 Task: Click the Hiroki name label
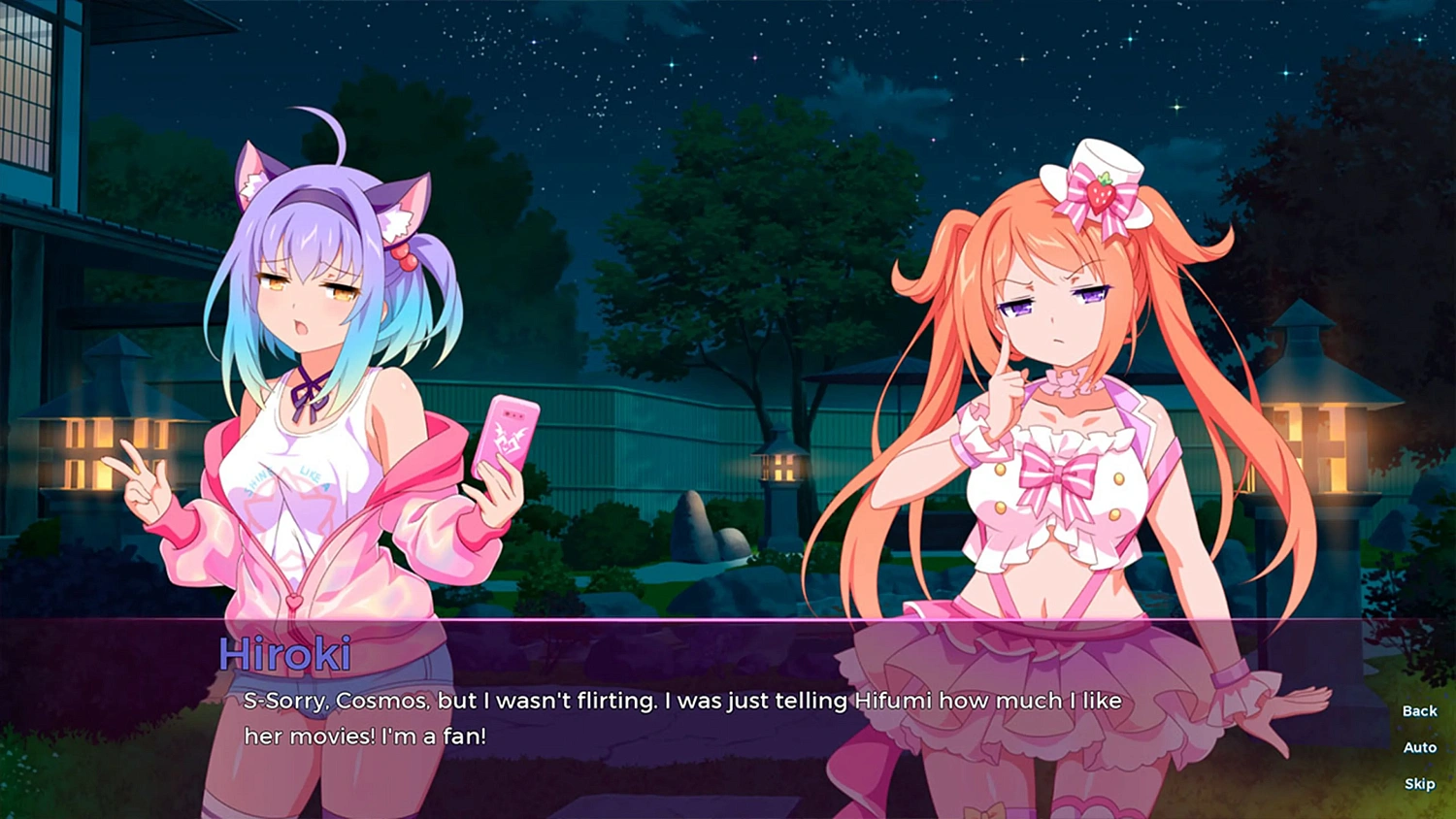click(286, 656)
